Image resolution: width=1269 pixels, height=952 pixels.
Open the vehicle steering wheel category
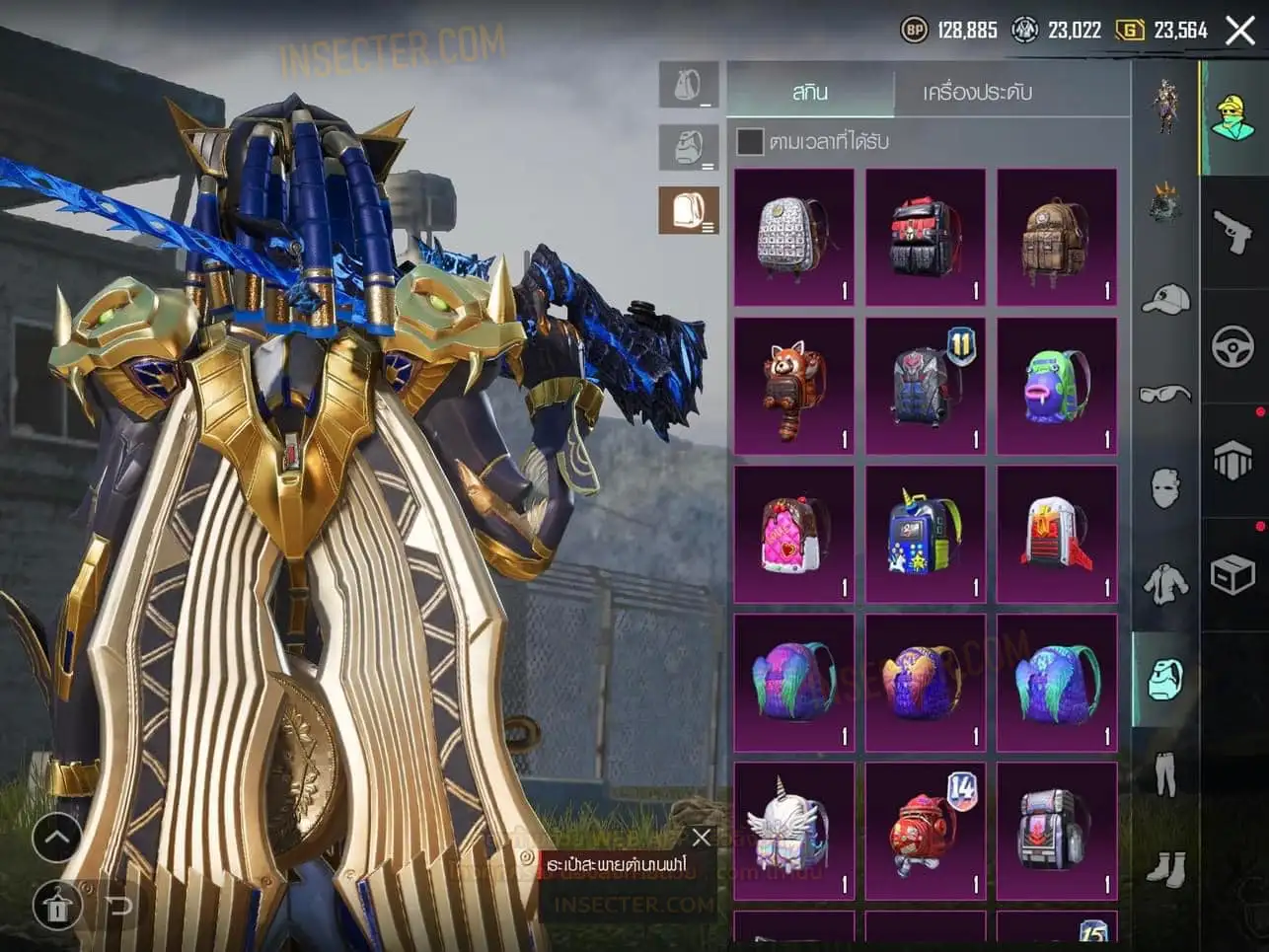[1232, 346]
